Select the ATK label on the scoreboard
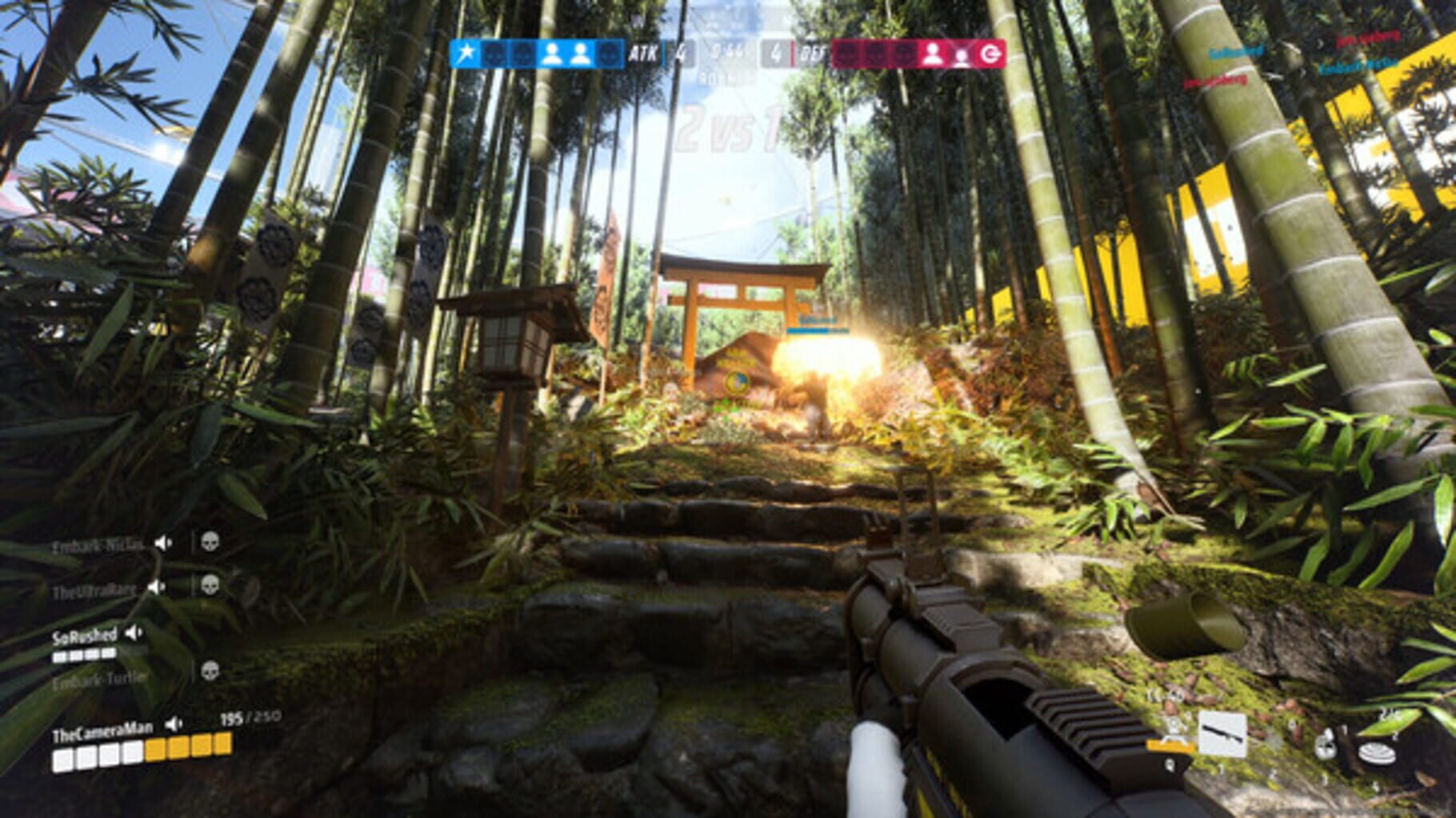This screenshot has height=818, width=1456. coord(643,53)
